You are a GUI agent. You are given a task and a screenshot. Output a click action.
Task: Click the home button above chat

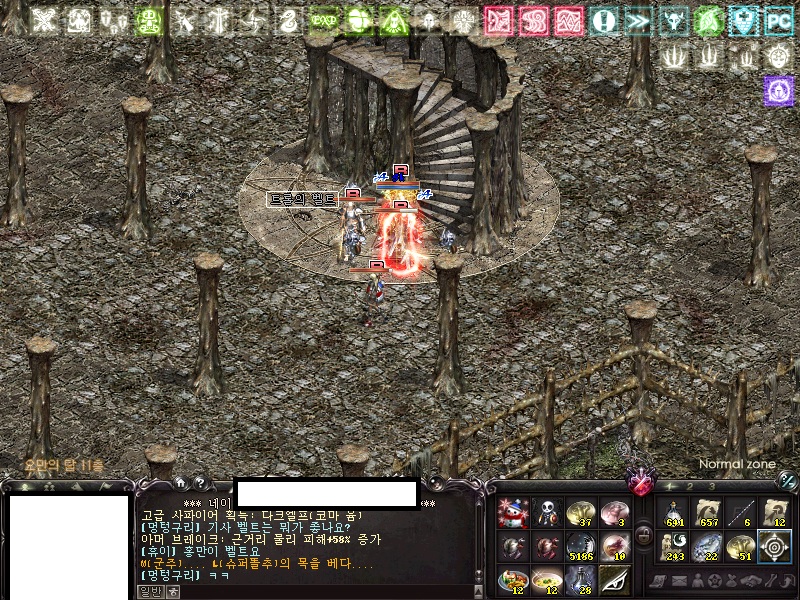click(179, 483)
